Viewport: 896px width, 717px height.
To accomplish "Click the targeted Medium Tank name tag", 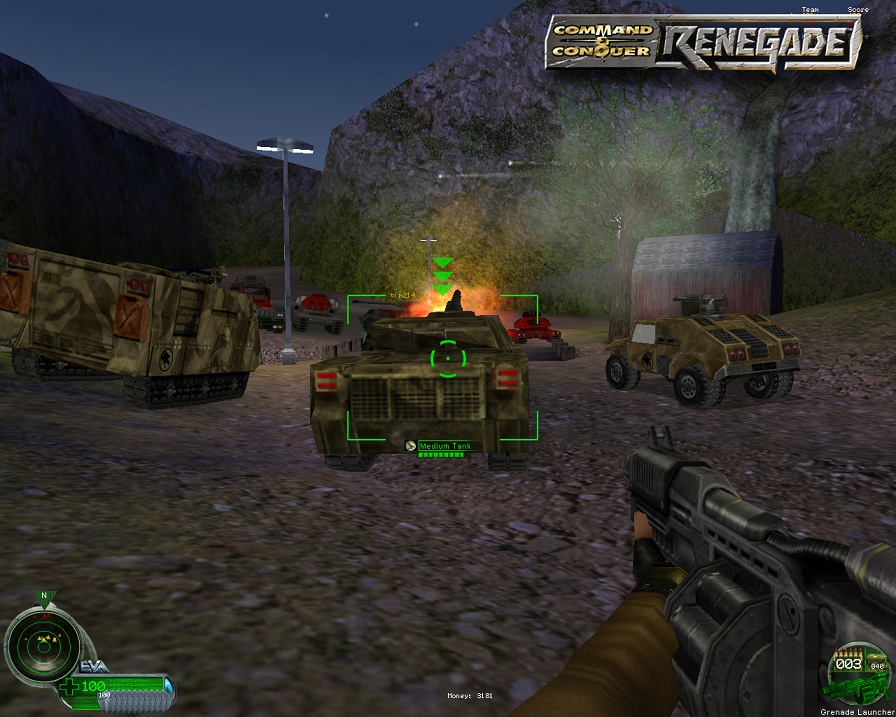I will click(x=442, y=445).
